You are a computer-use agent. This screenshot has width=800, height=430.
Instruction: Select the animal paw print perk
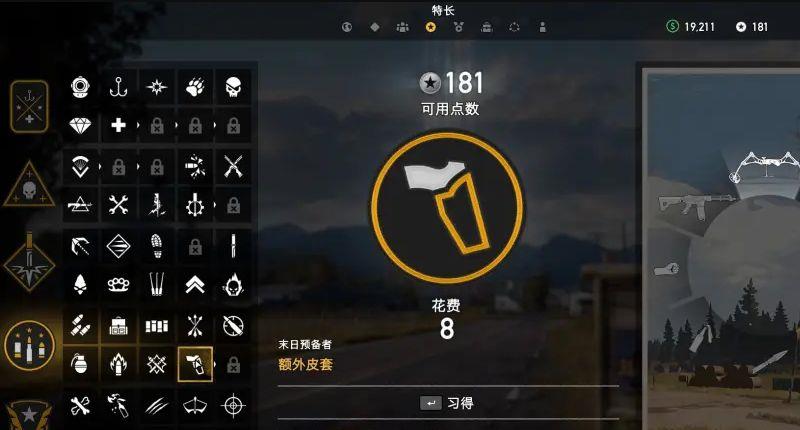[195, 87]
